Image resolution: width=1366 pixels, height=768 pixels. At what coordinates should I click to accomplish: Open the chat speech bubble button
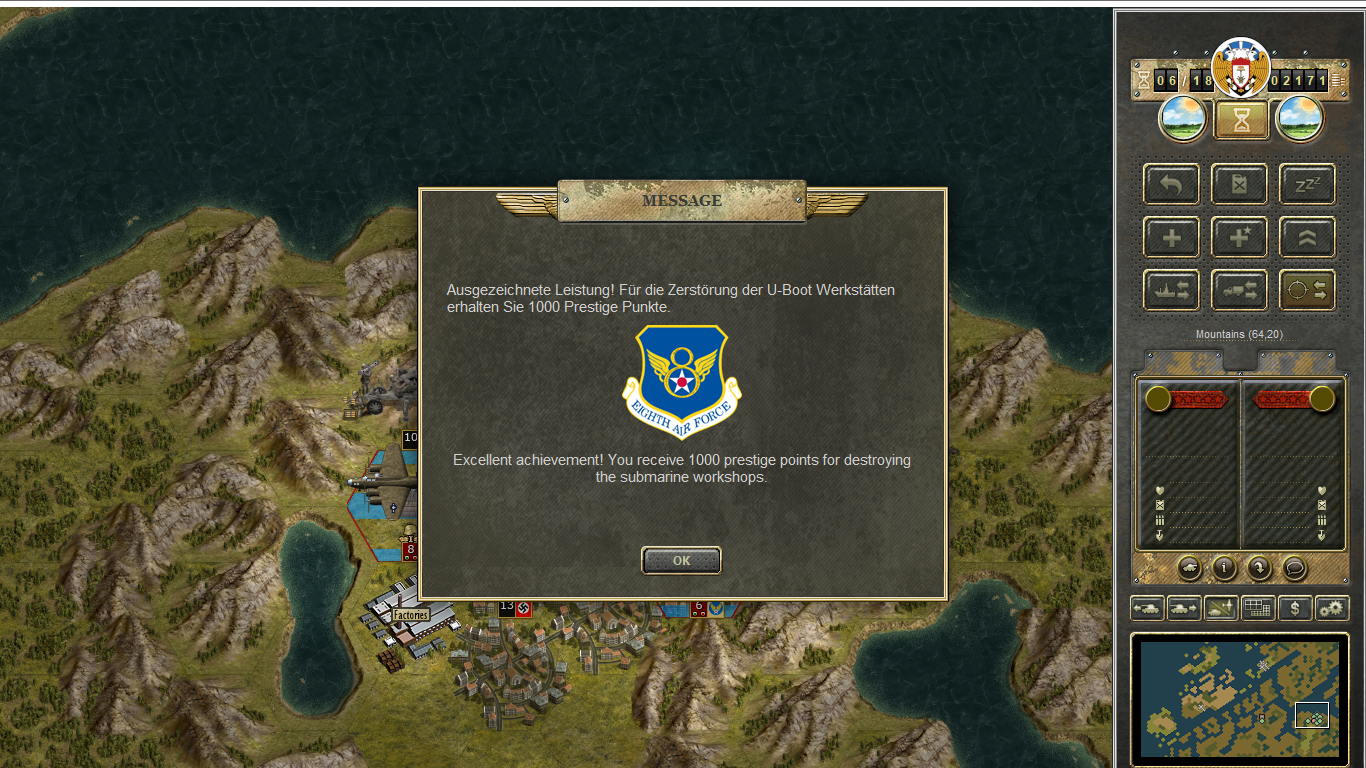tap(1294, 568)
